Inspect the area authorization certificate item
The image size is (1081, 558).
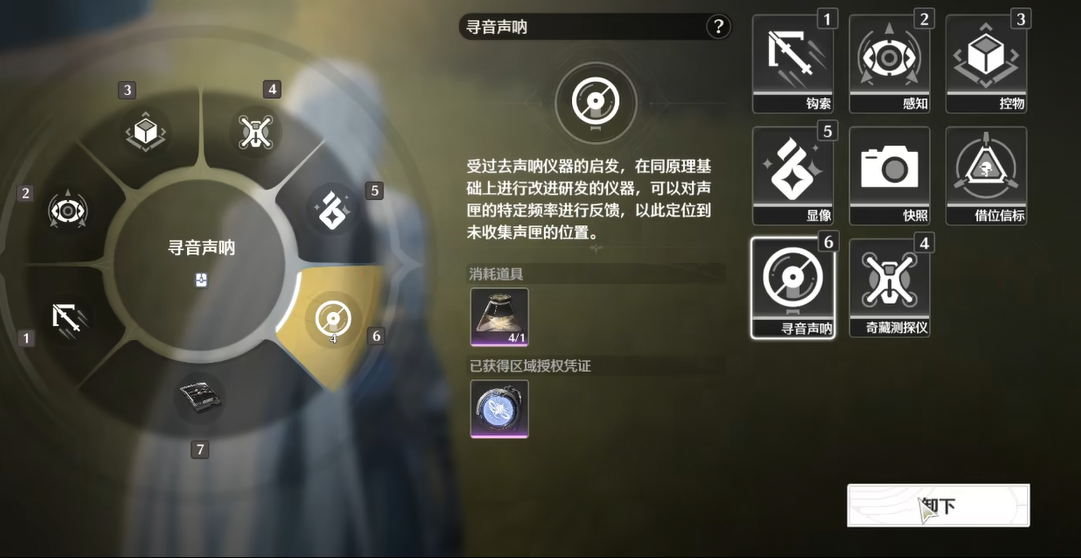pos(499,408)
